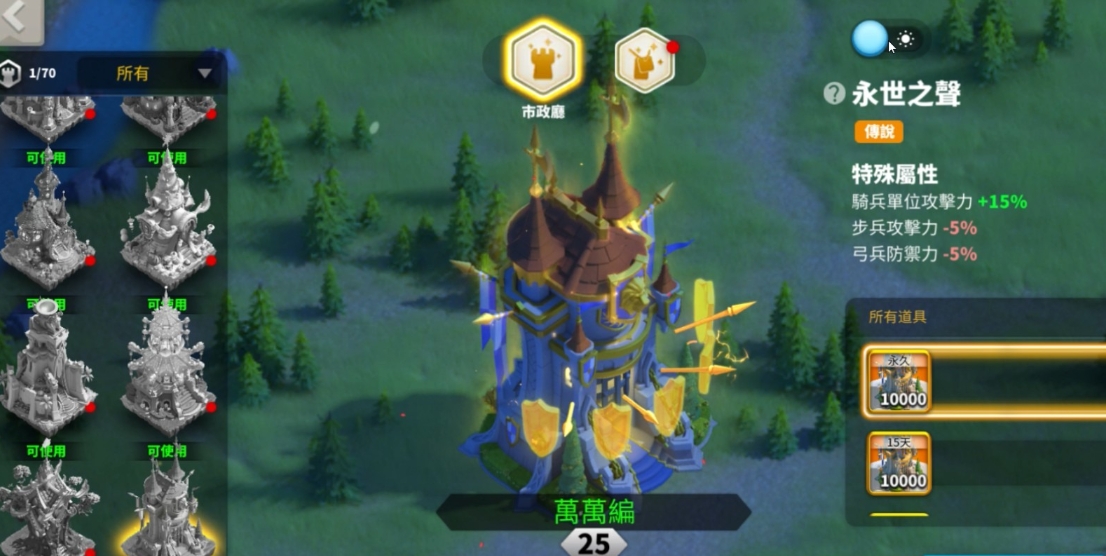Open the question mark help for 永世之聲
1106x556 pixels.
(834, 94)
